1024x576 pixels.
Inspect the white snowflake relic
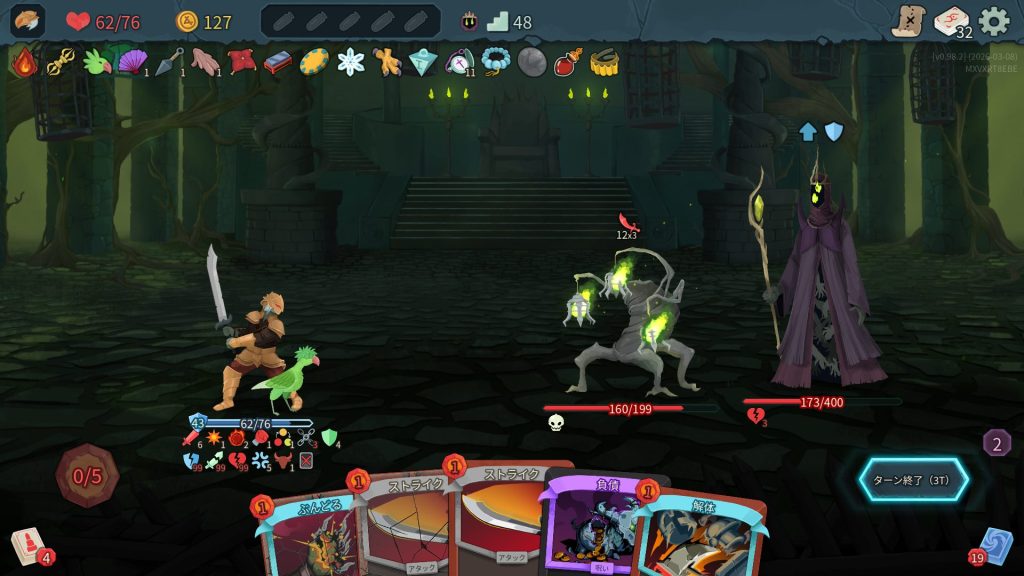click(x=351, y=62)
